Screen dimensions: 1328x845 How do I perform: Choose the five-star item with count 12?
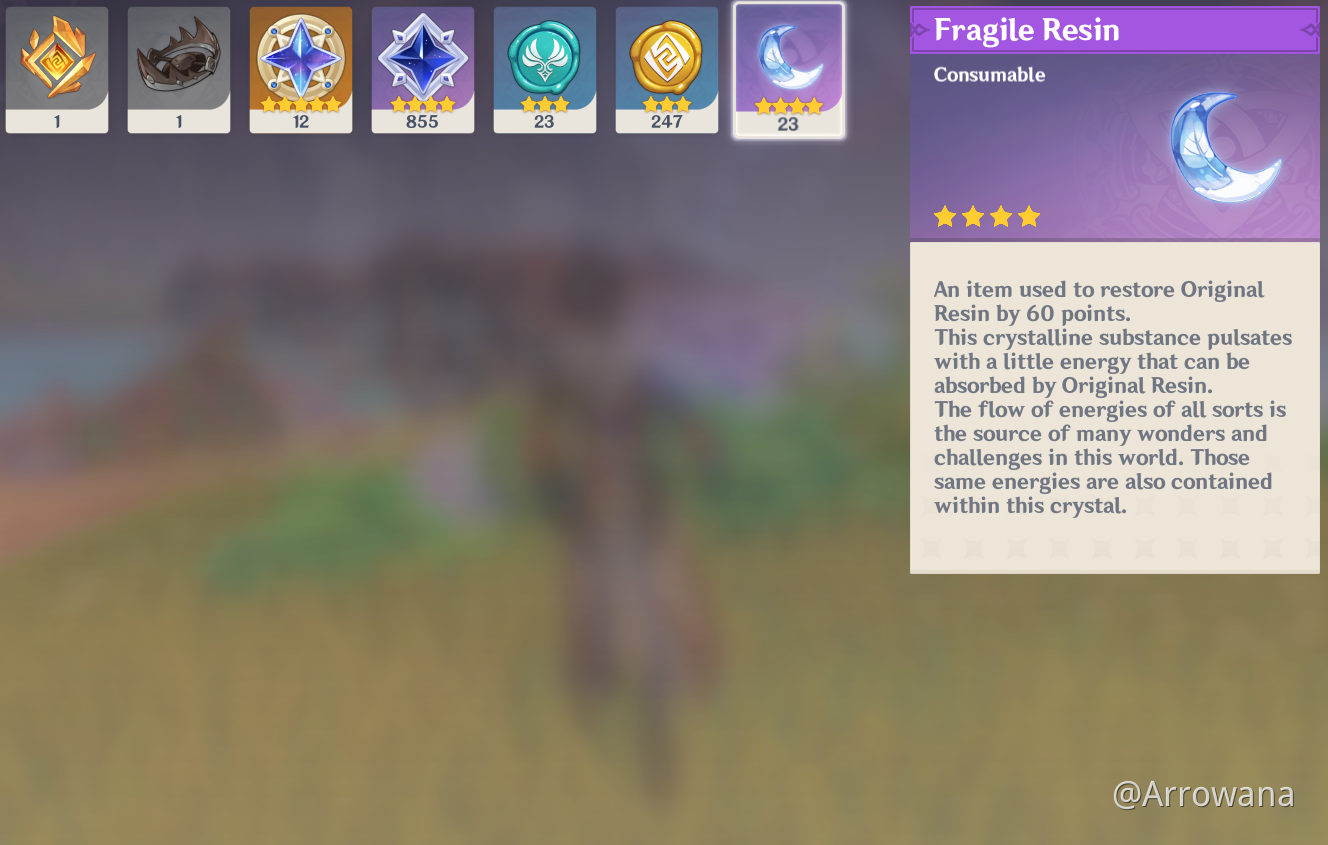click(301, 69)
